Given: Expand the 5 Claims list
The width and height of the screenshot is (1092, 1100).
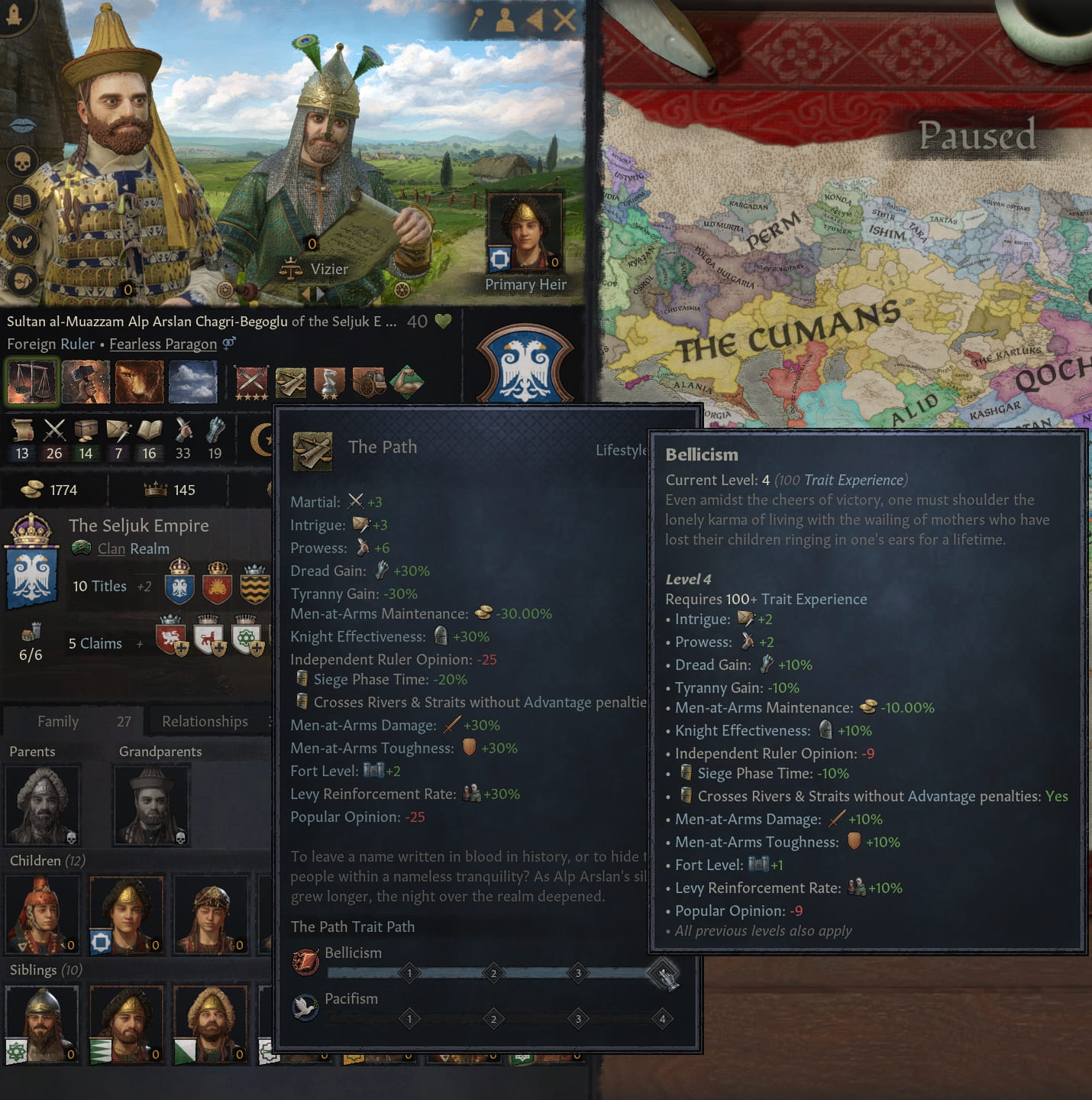Looking at the screenshot, I should (95, 643).
